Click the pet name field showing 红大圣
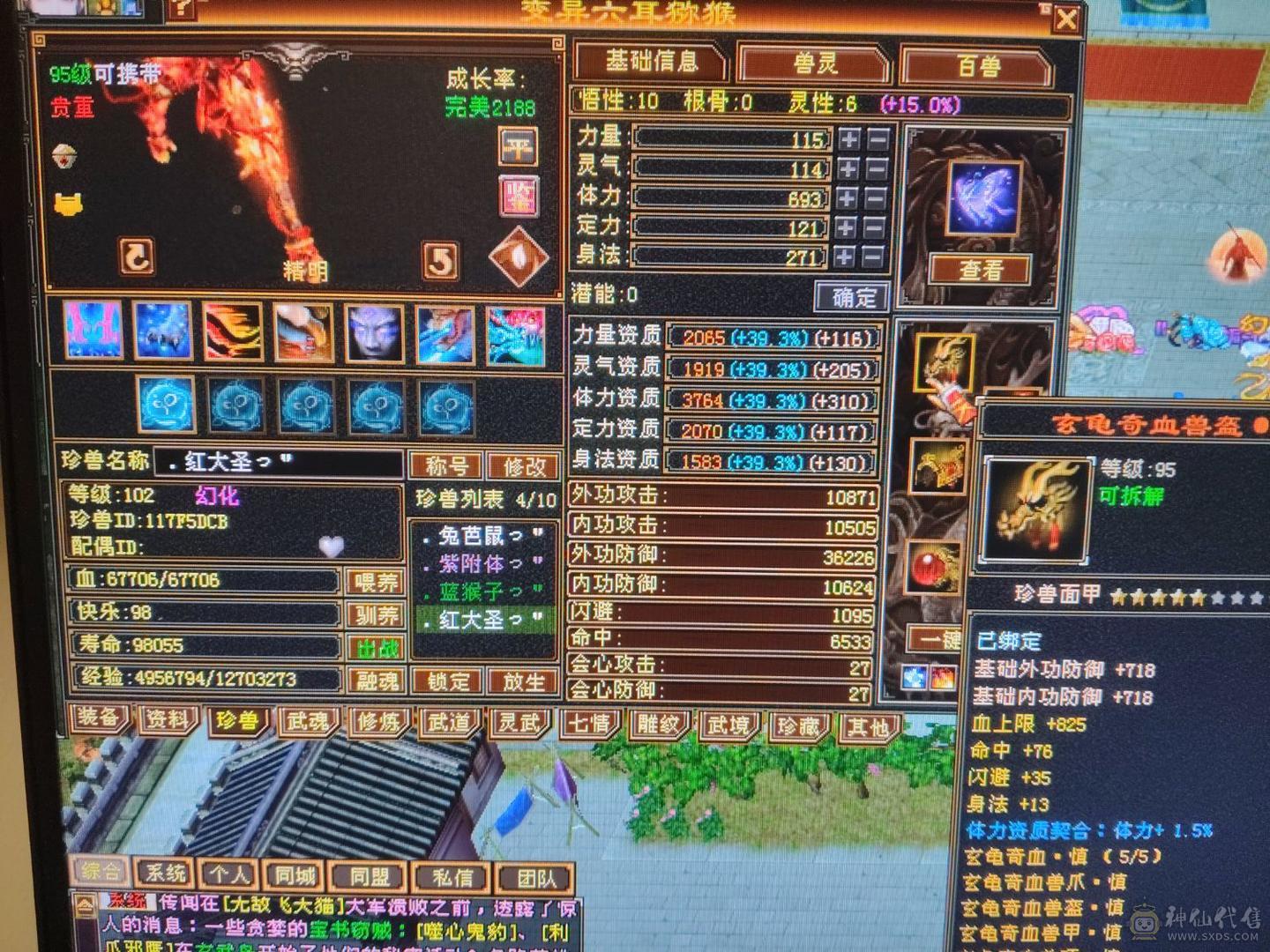Image resolution: width=1270 pixels, height=952 pixels. click(265, 463)
